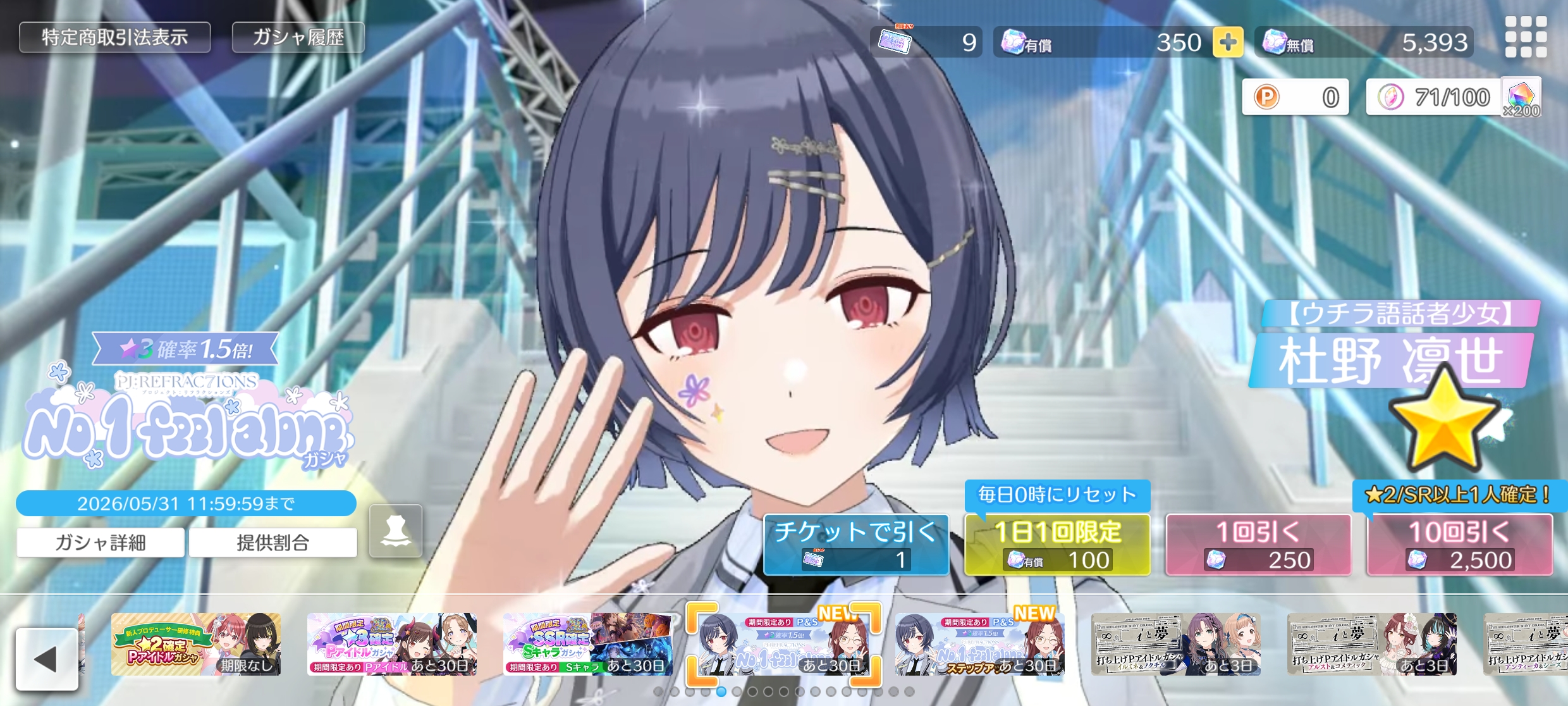Tap the rainbow gem exchange icon

coord(1521,97)
